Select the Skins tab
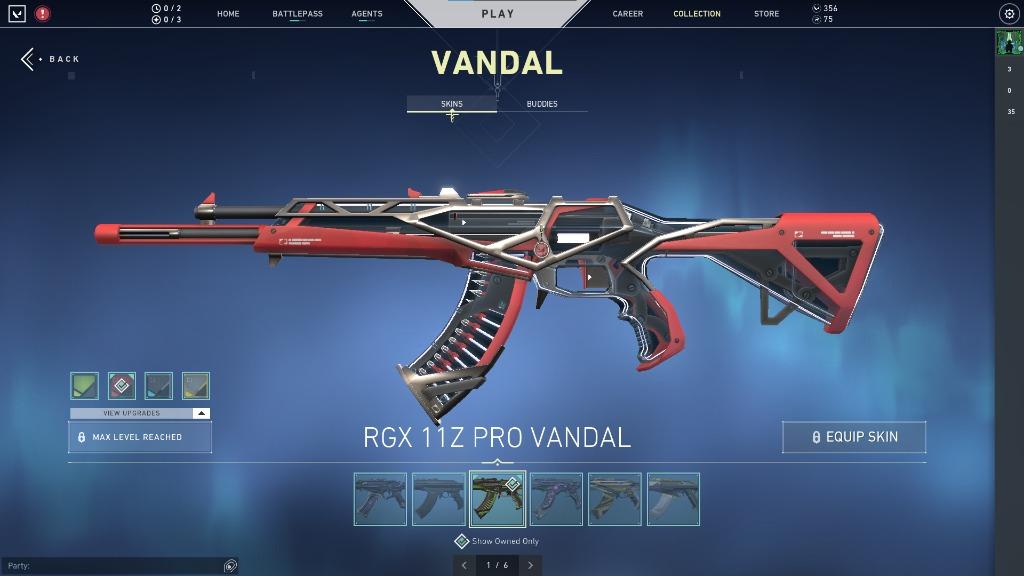The width and height of the screenshot is (1024, 576). 452,104
